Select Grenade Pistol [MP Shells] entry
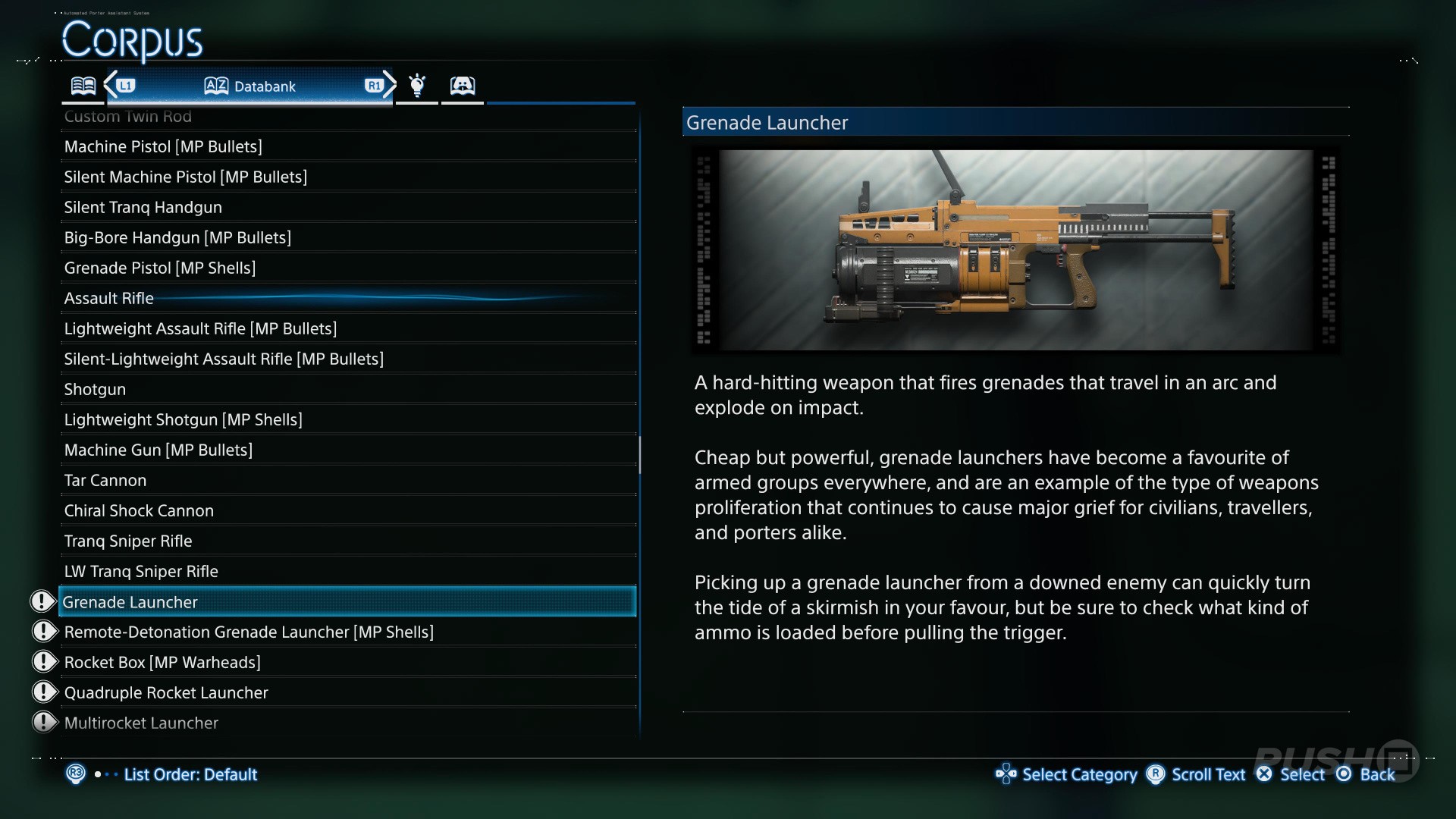1456x819 pixels. (160, 268)
